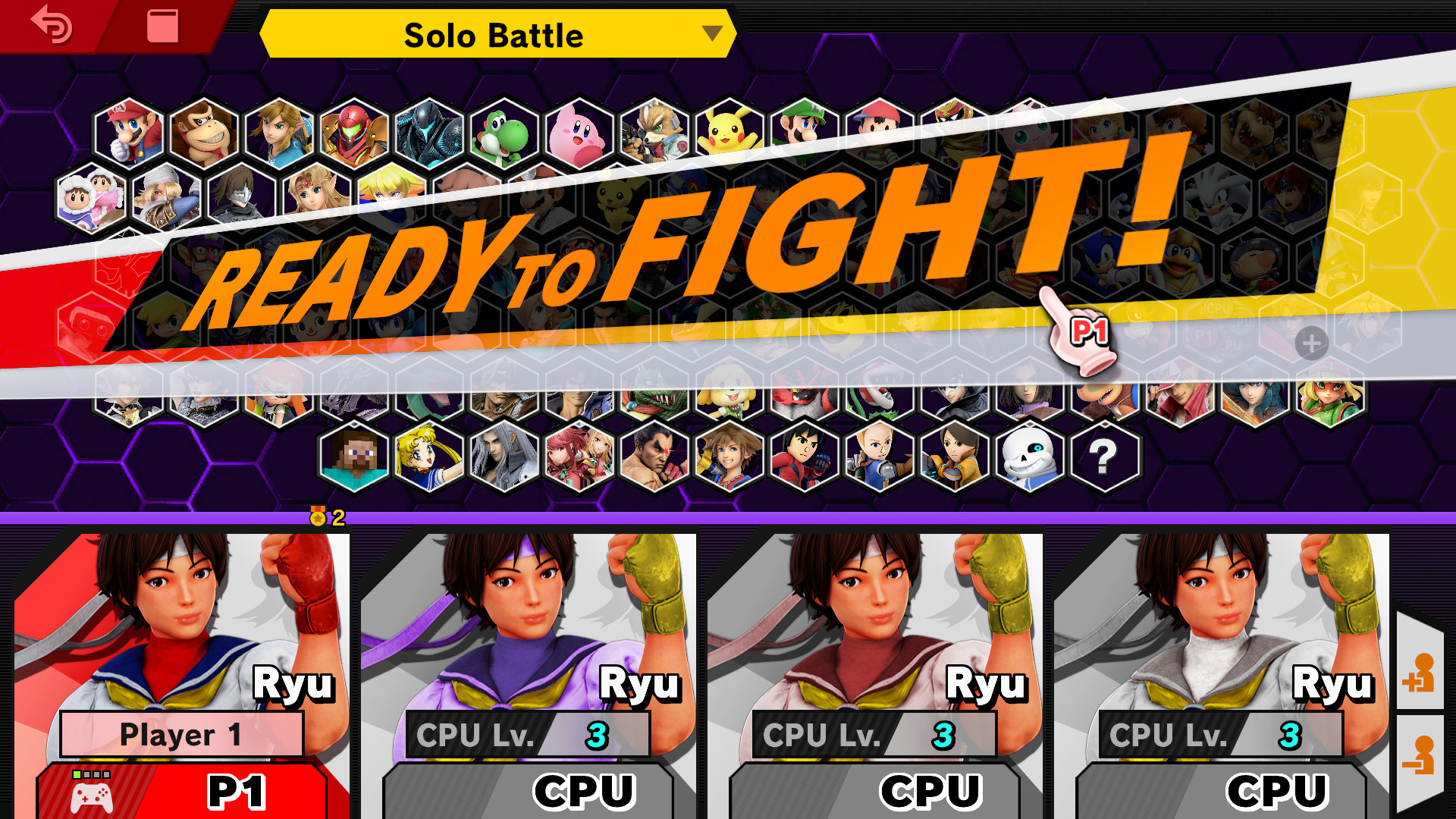
Task: Click the Player 1 name plate
Action: coord(182,734)
